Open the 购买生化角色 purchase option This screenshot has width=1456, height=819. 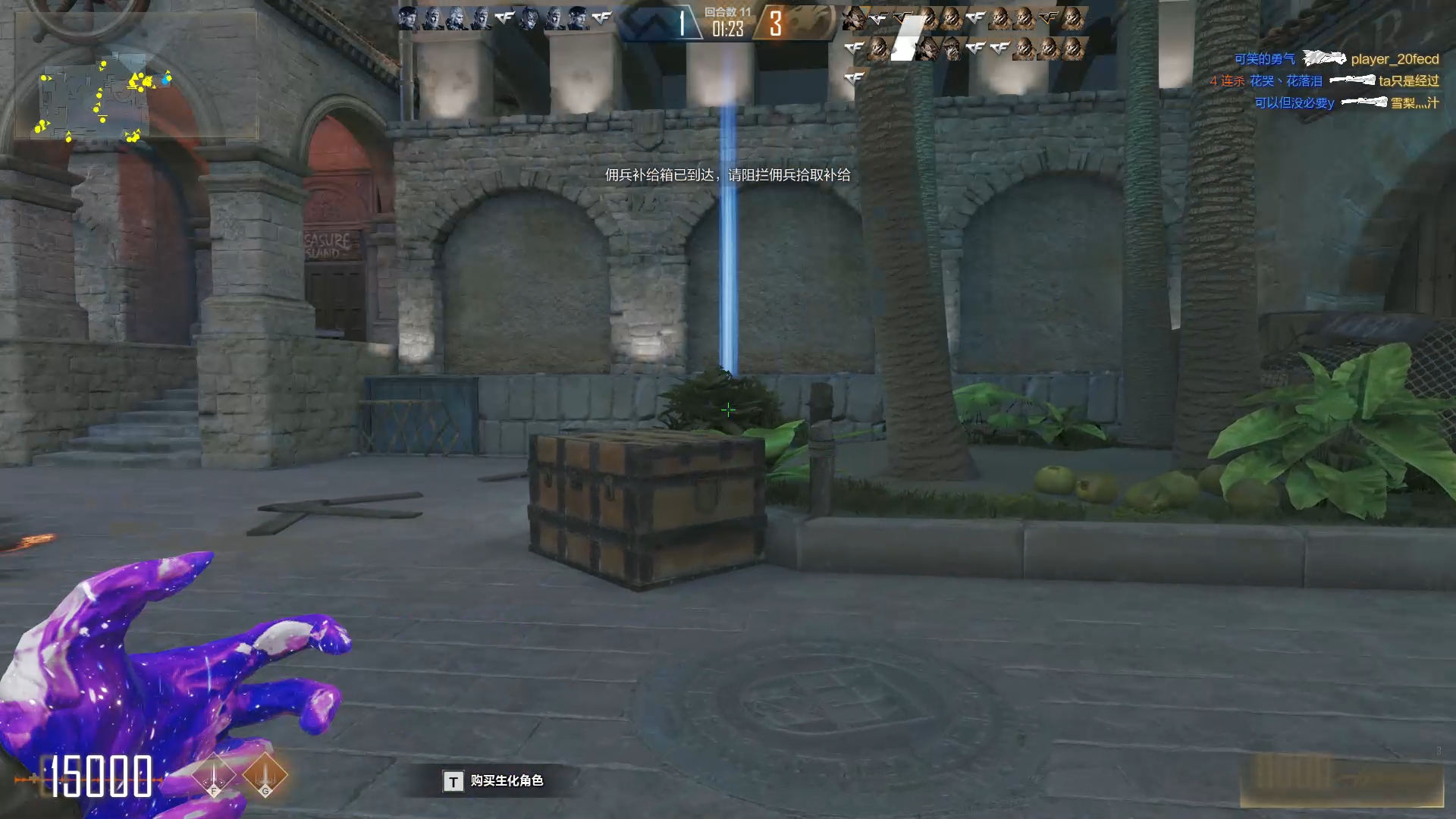(494, 781)
